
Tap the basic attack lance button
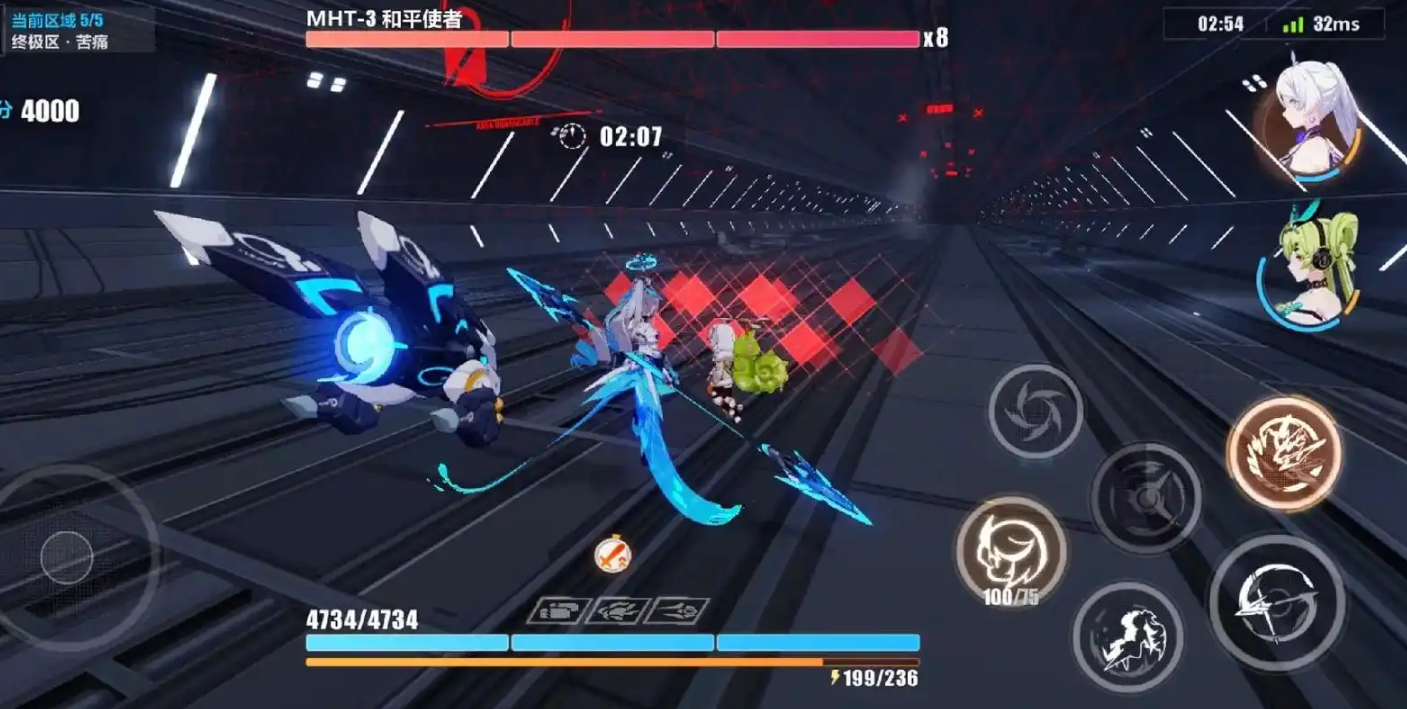[x=1276, y=602]
